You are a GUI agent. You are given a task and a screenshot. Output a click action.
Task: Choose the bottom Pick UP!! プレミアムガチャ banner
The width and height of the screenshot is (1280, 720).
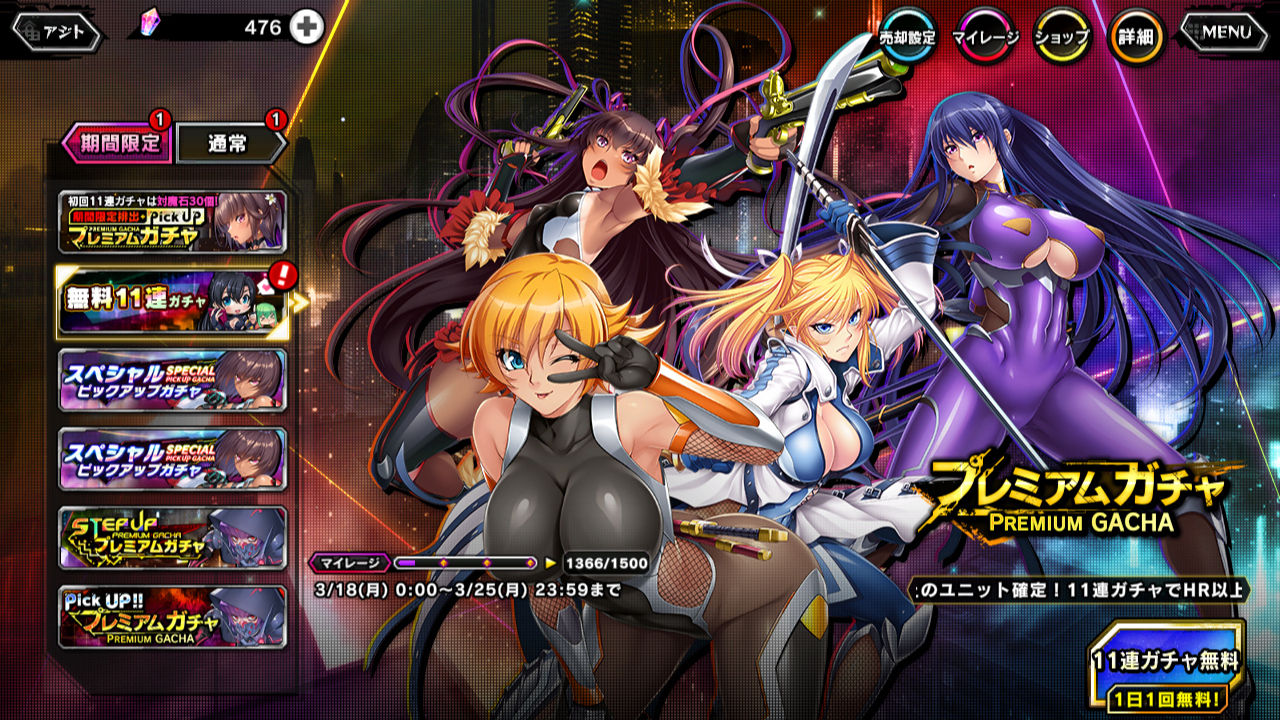pyautogui.click(x=173, y=617)
